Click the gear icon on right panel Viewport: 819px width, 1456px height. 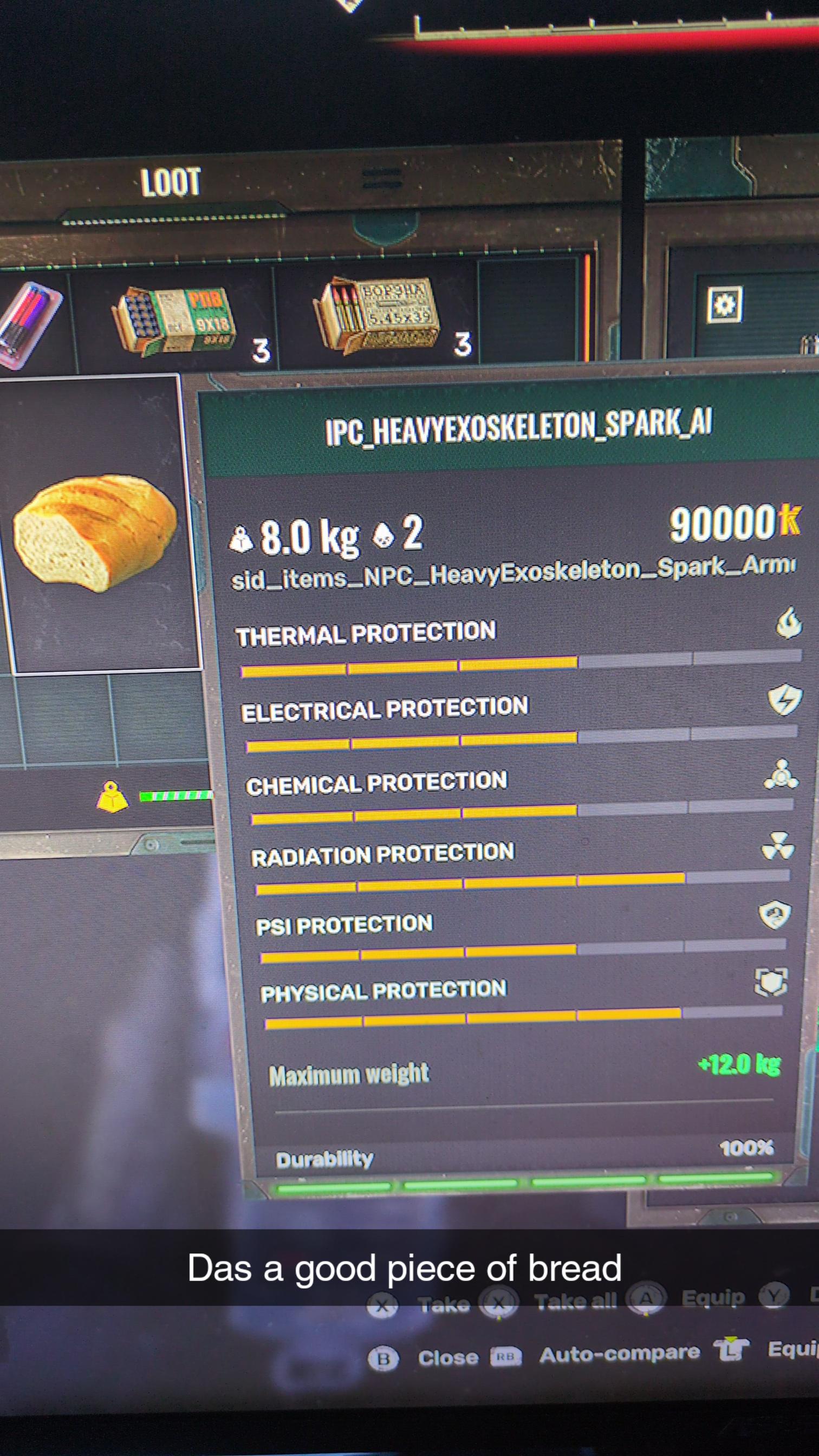(725, 304)
